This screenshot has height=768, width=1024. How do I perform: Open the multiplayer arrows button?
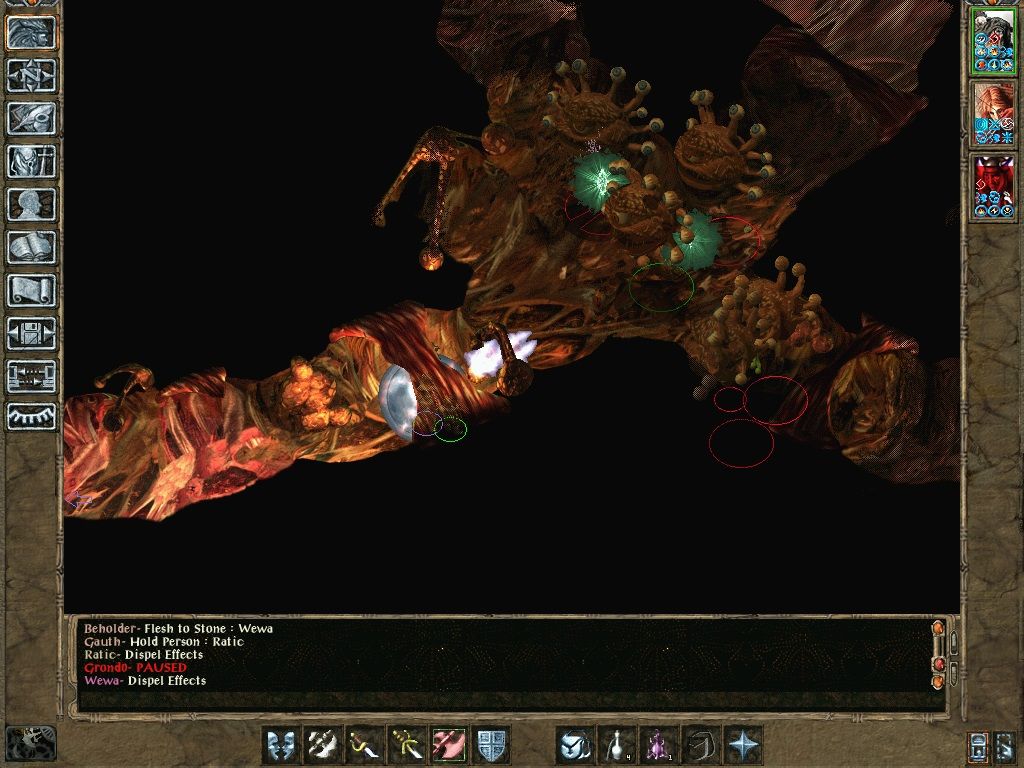[x=31, y=377]
